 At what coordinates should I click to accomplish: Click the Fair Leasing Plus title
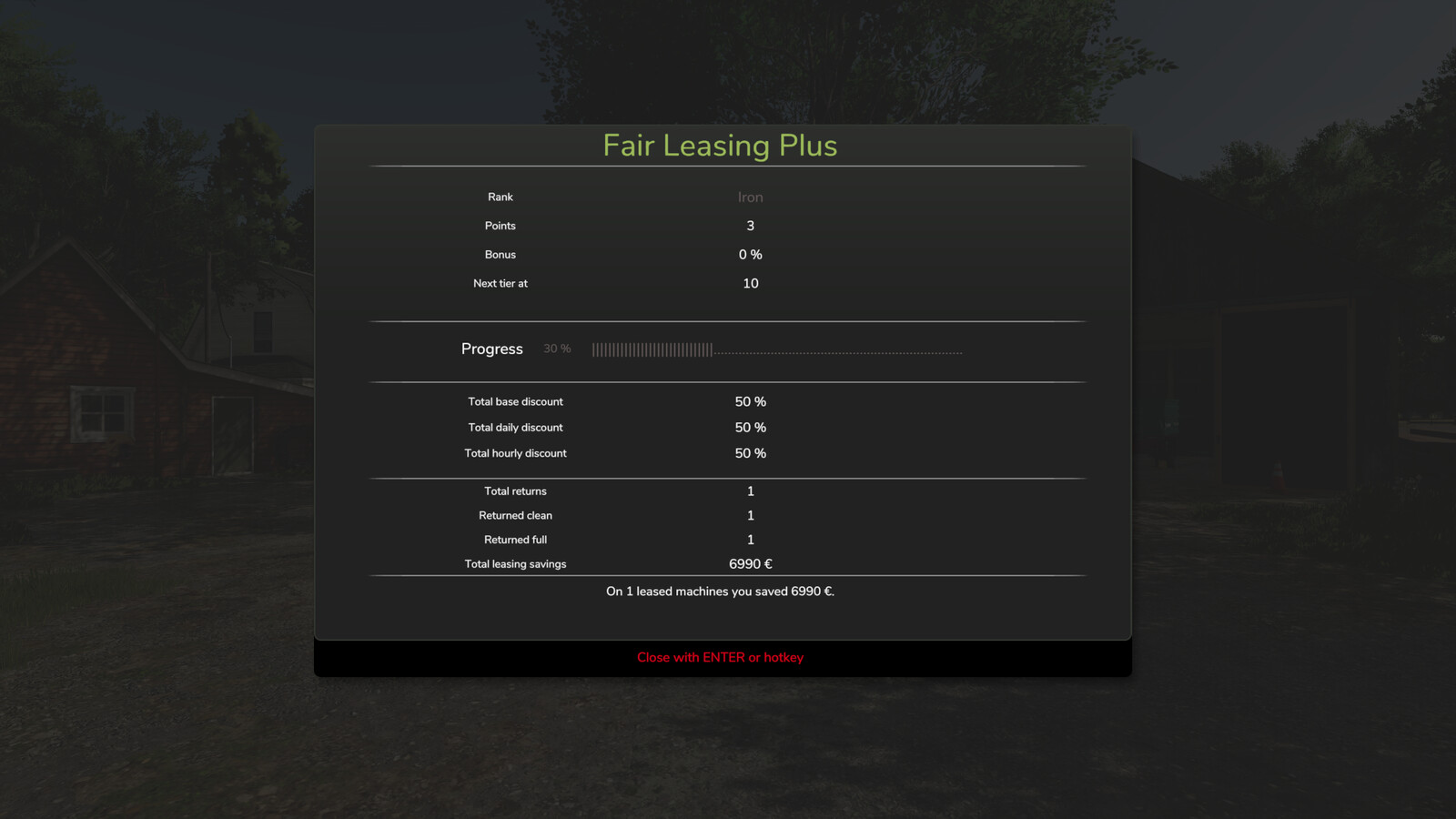click(x=719, y=146)
